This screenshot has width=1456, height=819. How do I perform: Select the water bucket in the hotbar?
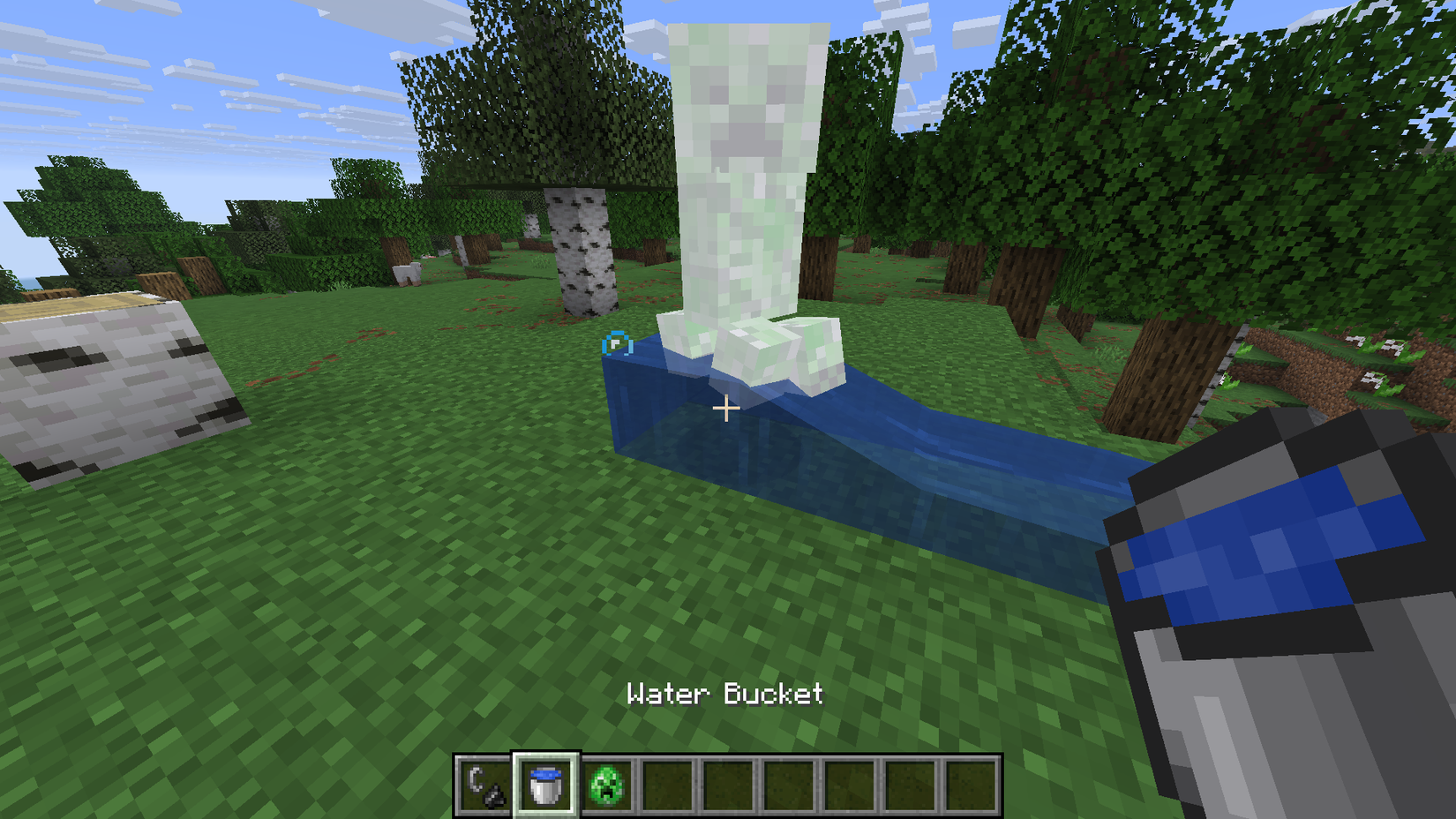pyautogui.click(x=545, y=784)
